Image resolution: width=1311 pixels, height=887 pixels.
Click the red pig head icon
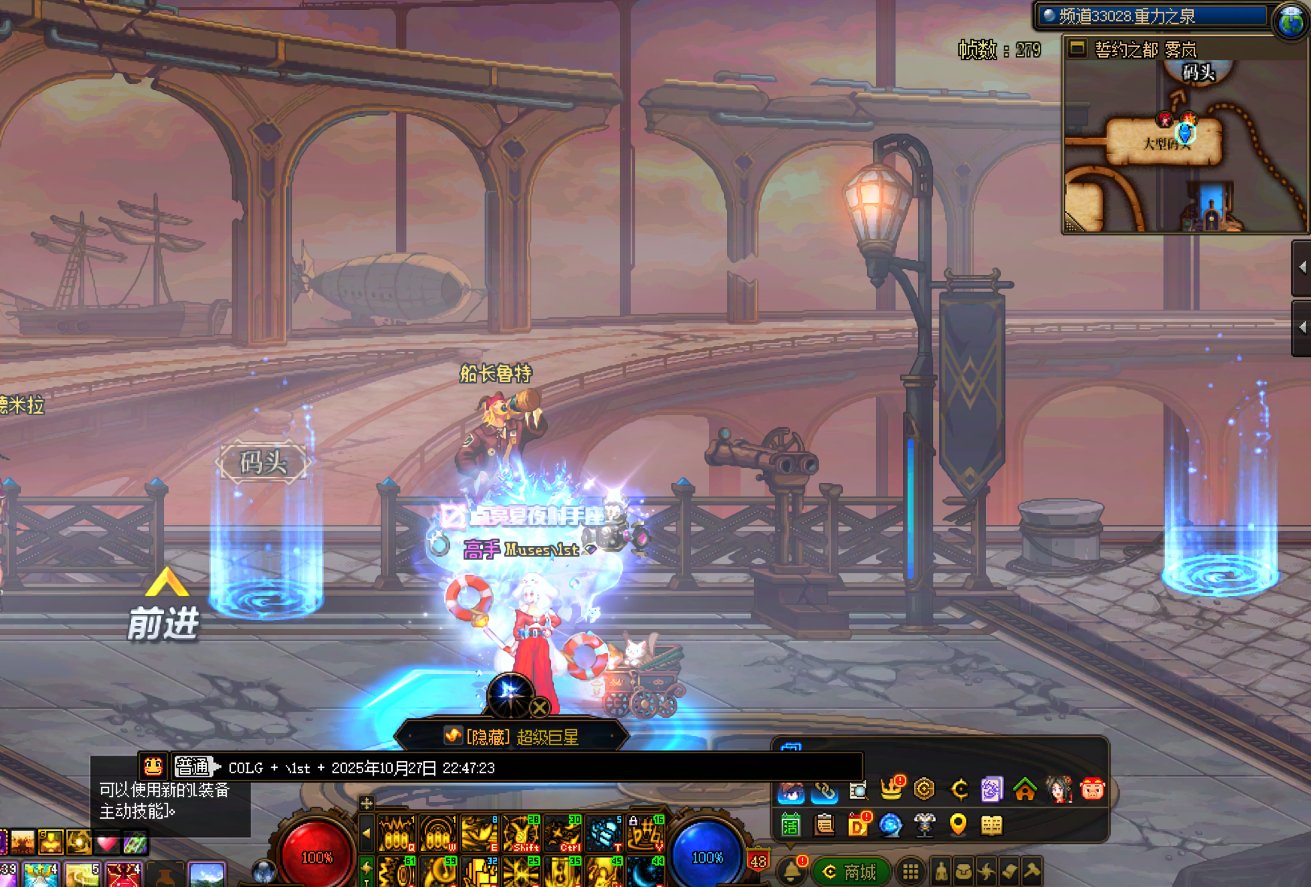point(1092,790)
